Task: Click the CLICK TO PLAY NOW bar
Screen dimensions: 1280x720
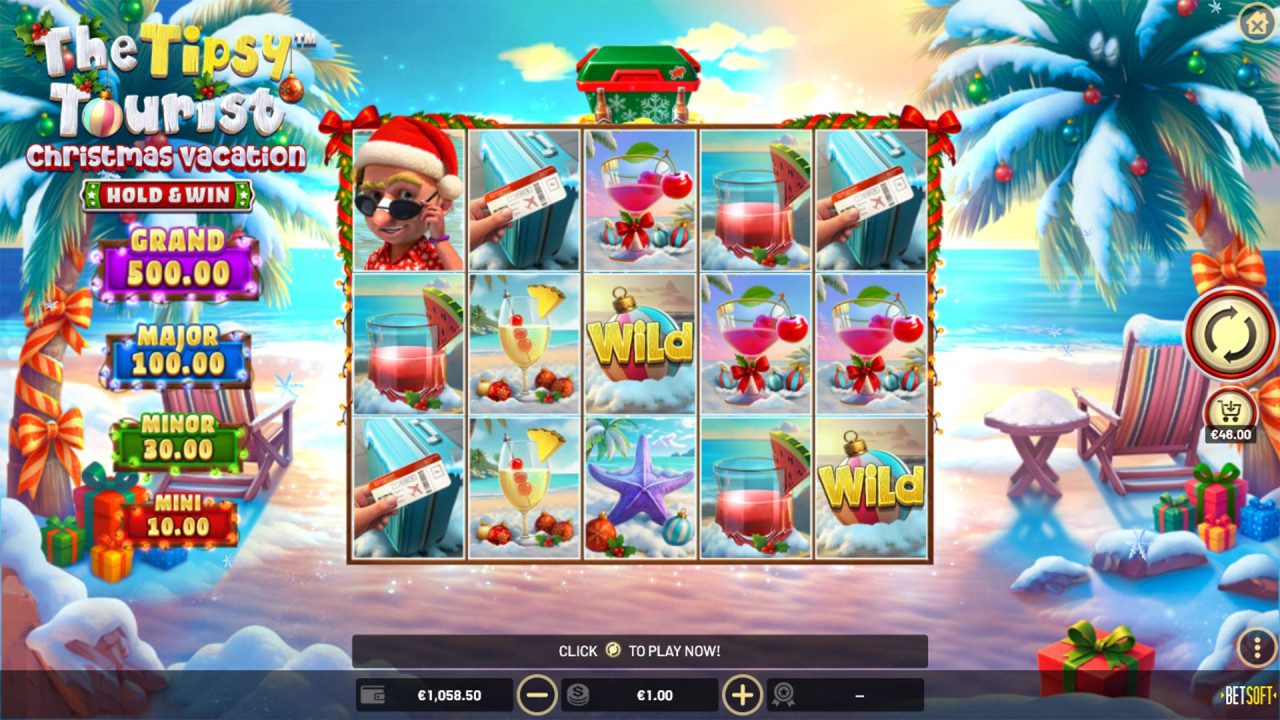Action: pos(640,651)
